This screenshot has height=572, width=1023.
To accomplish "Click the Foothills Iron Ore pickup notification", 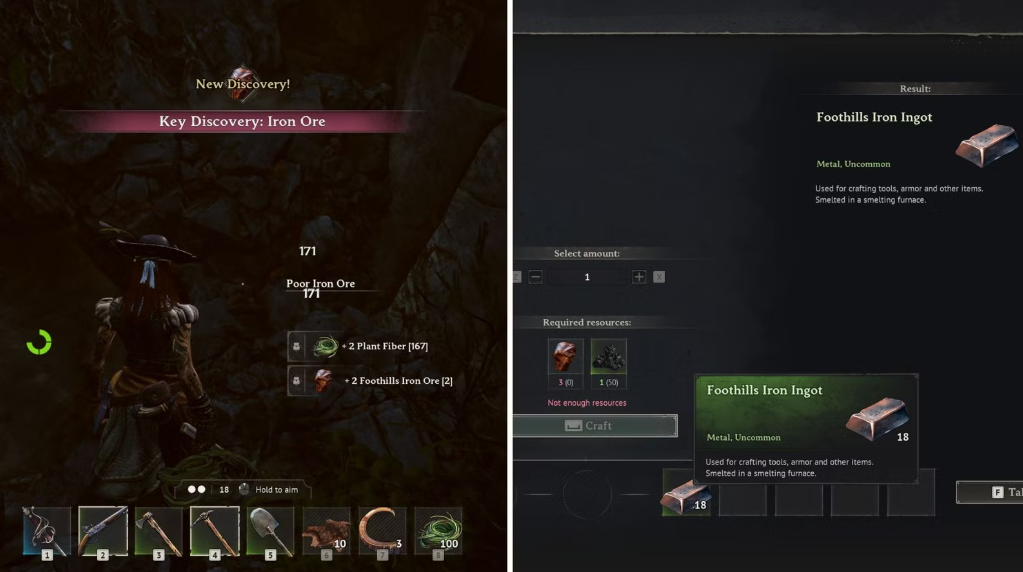I will click(372, 381).
